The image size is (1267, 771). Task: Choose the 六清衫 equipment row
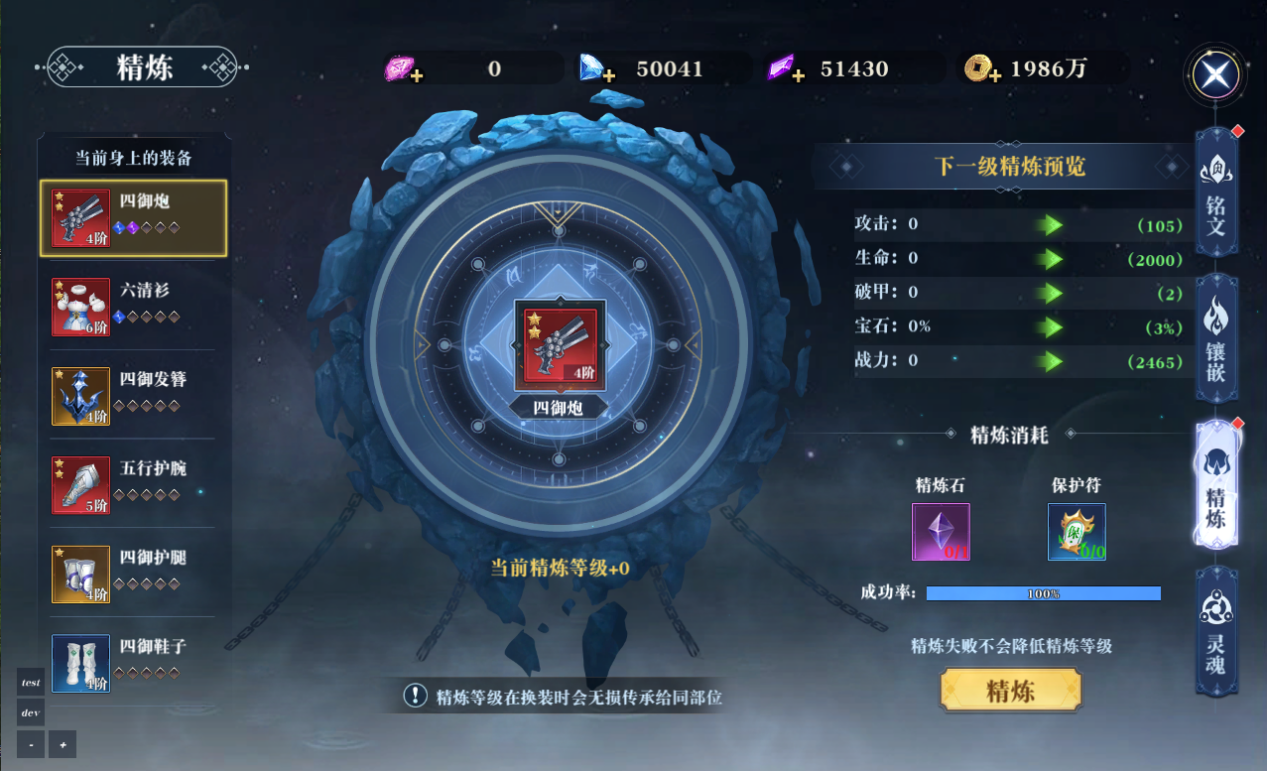pyautogui.click(x=133, y=306)
